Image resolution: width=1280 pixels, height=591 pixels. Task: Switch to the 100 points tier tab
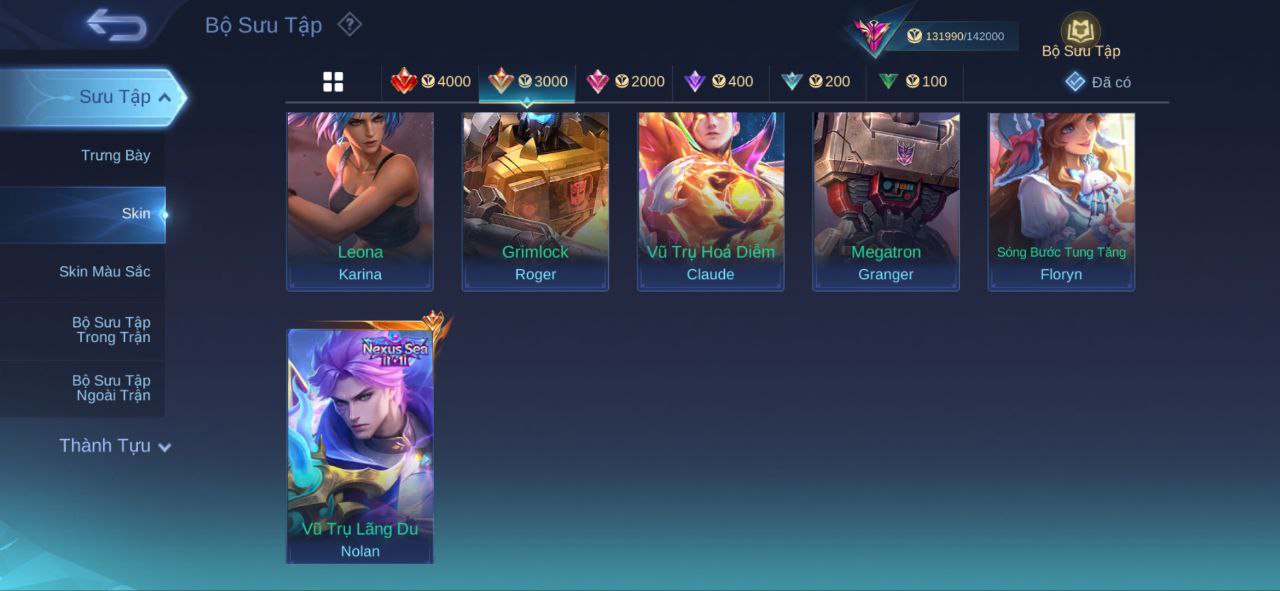[913, 82]
